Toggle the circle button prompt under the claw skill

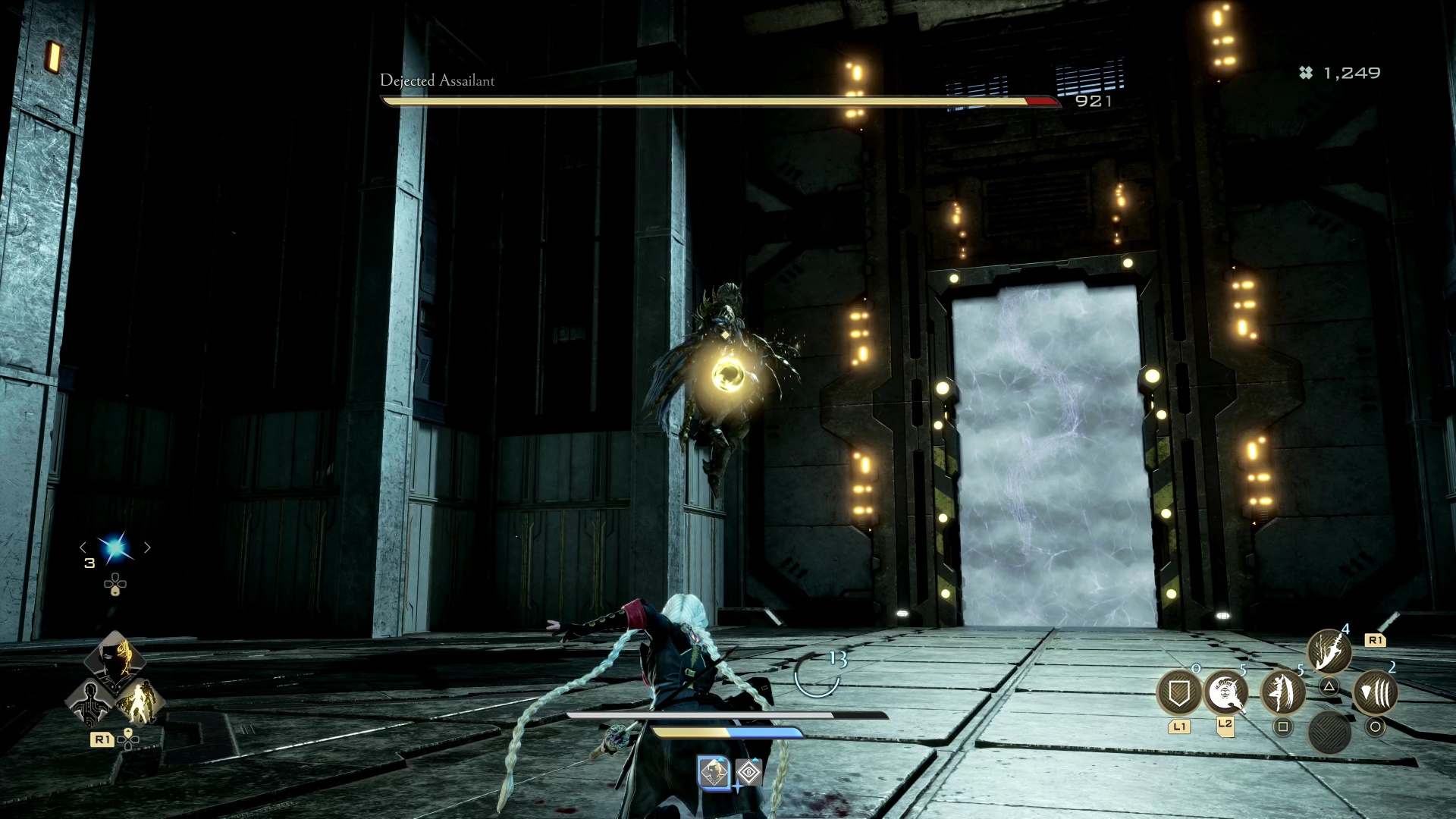(x=1377, y=729)
